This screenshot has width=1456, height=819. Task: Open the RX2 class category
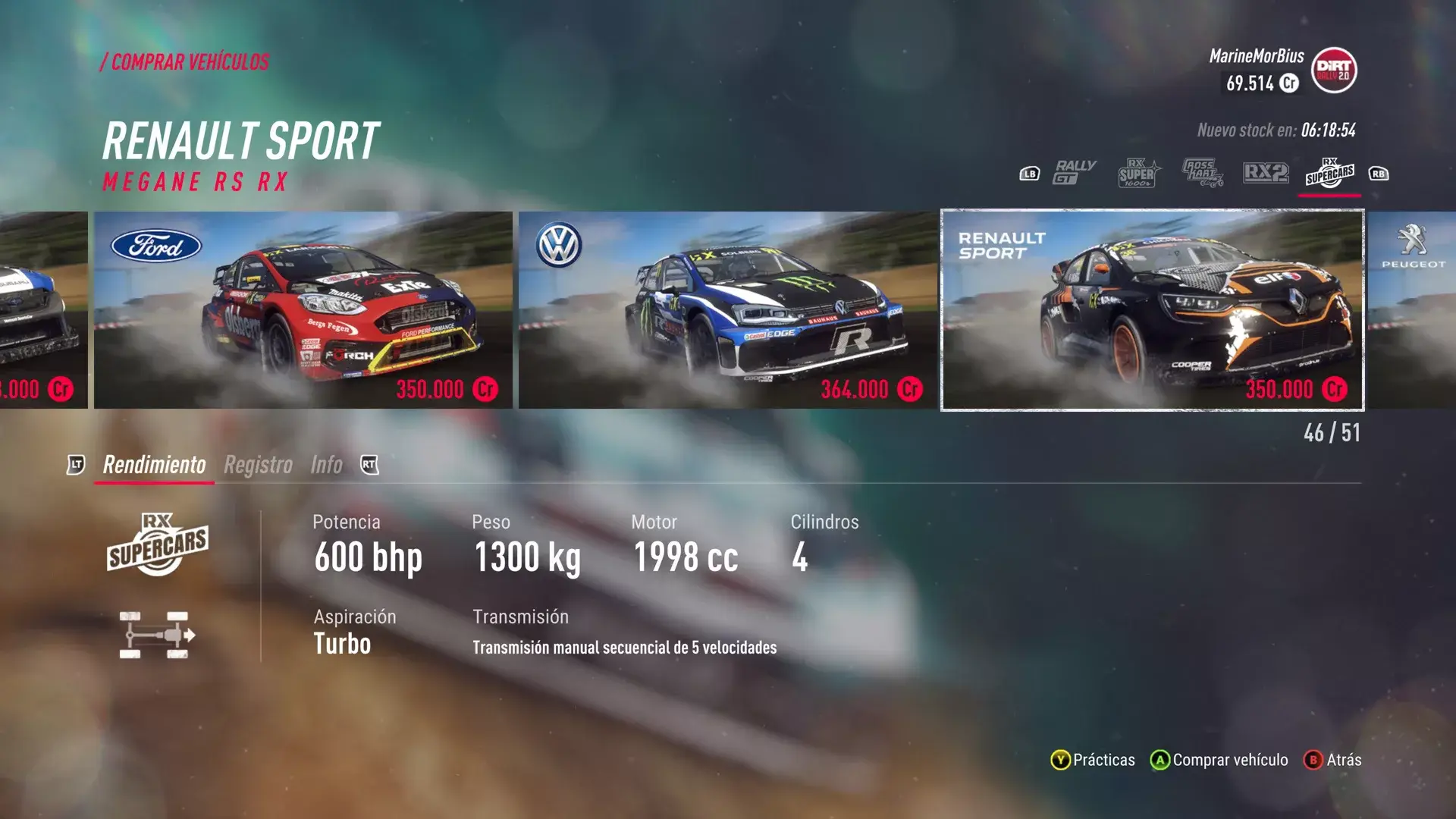click(1266, 174)
